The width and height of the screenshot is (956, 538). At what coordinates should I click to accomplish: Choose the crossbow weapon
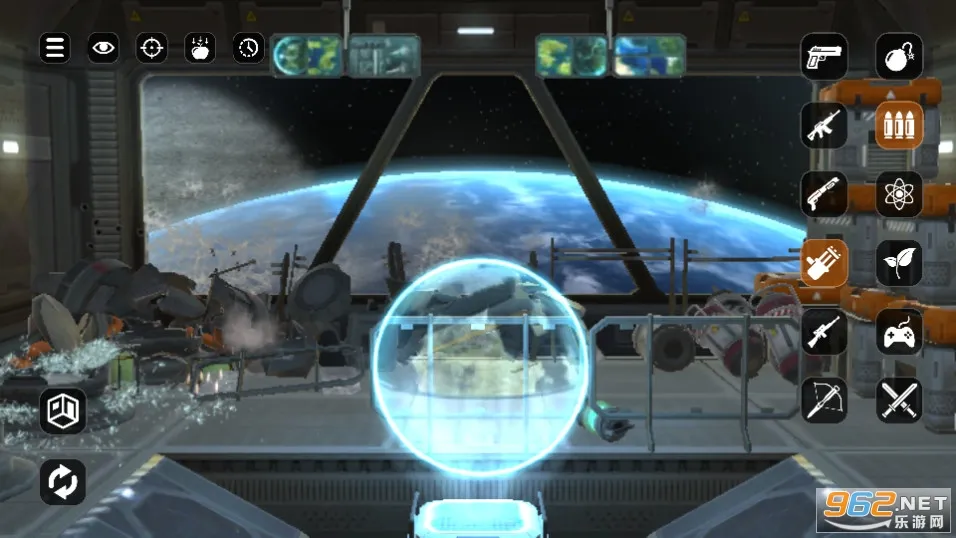pos(824,400)
